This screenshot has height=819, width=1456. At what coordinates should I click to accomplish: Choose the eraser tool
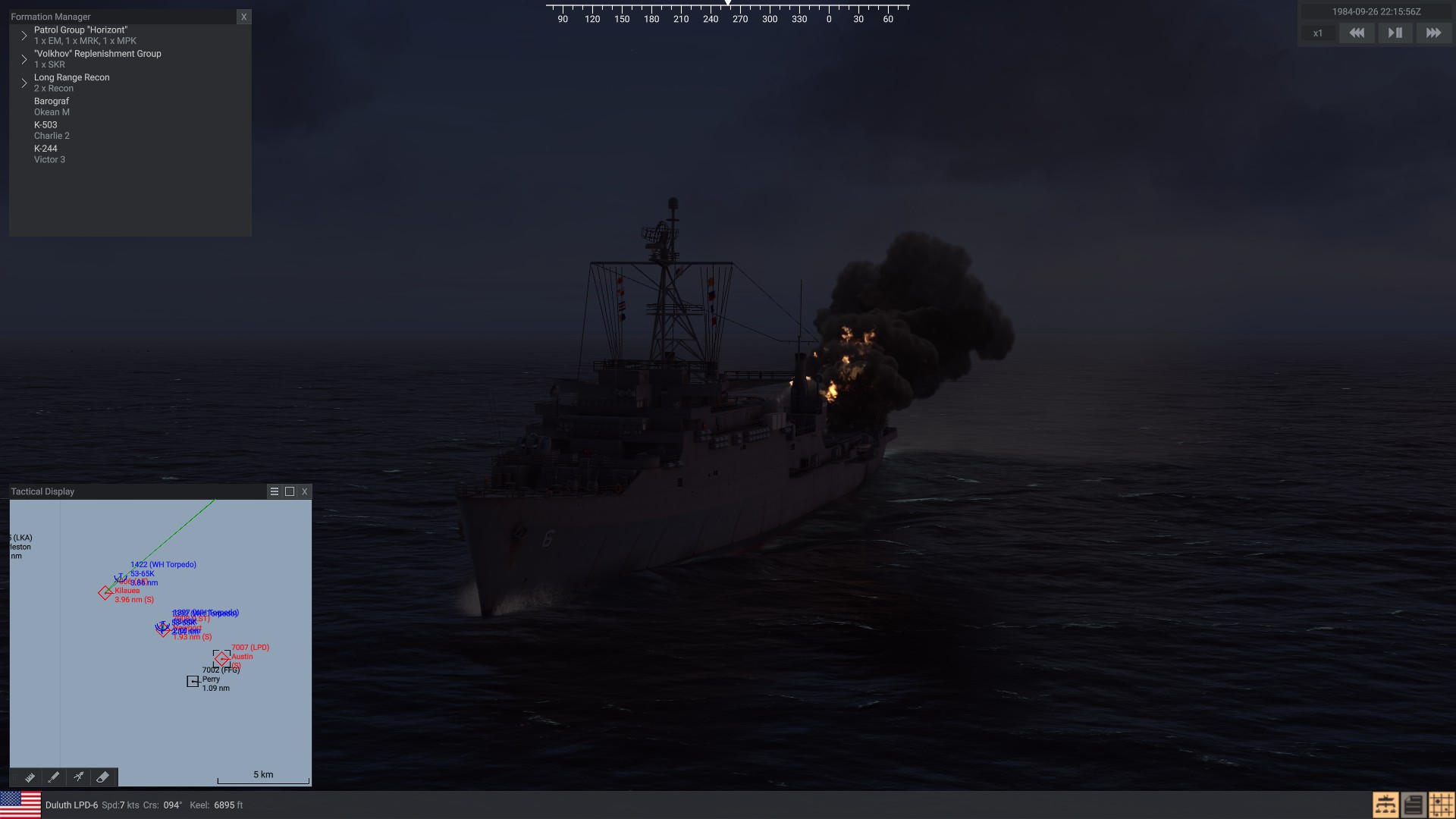tap(102, 777)
